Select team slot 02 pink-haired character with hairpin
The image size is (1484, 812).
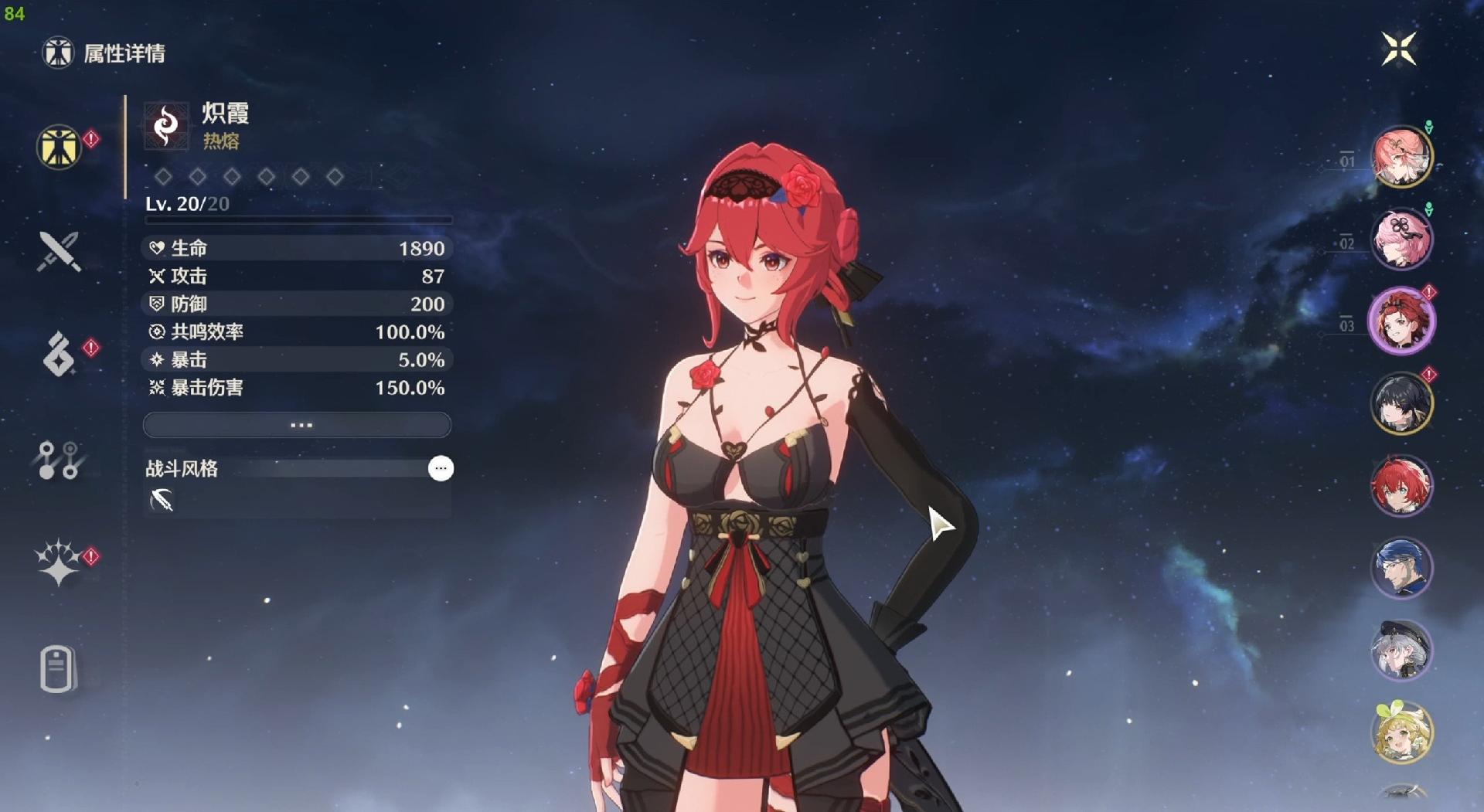click(1401, 239)
